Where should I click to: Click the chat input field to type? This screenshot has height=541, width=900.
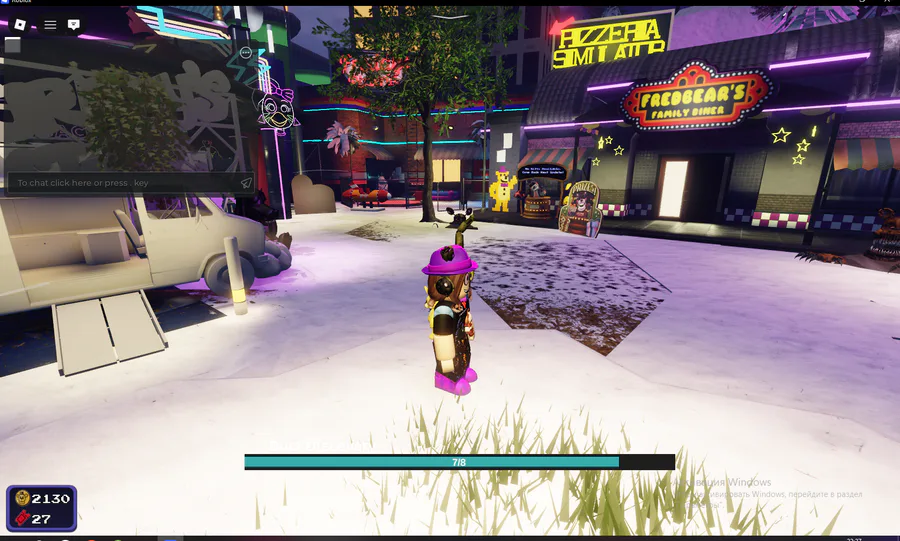[120, 183]
